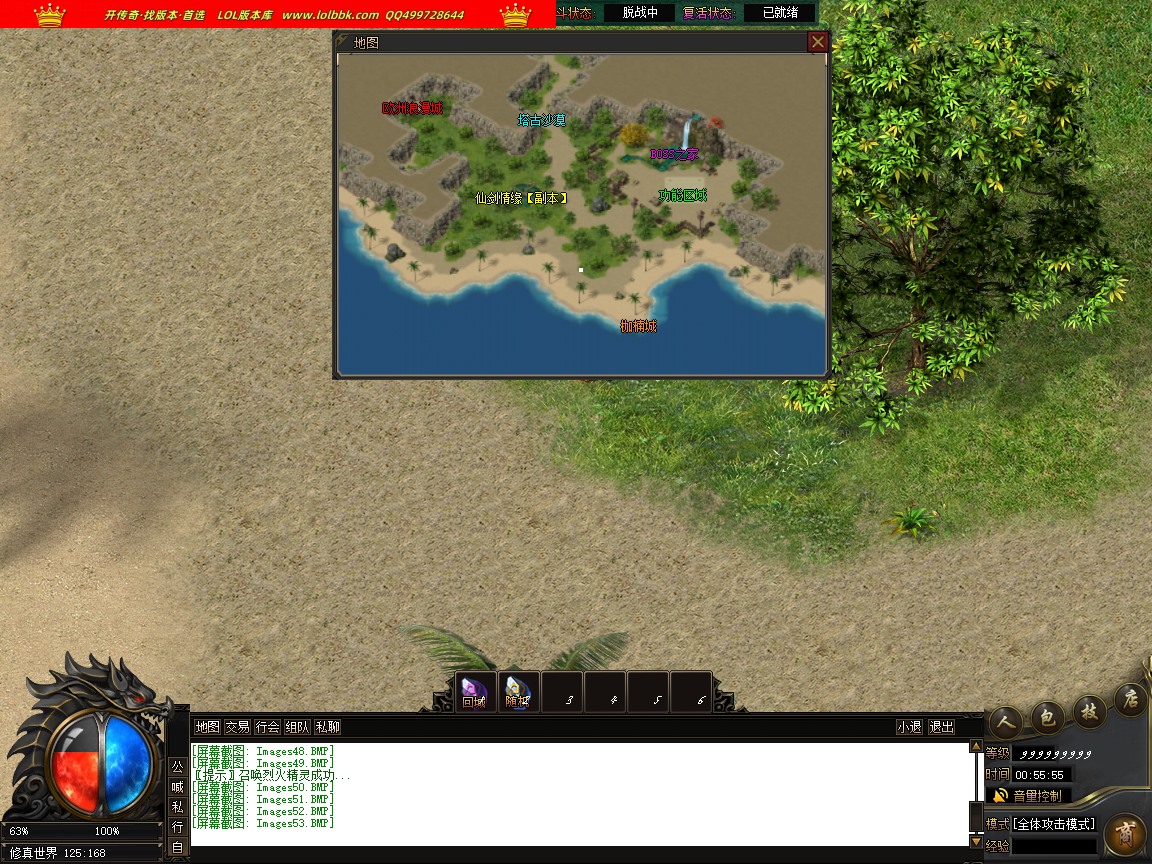Select the 伽楠城 label on the map
The width and height of the screenshot is (1152, 864).
click(x=638, y=326)
